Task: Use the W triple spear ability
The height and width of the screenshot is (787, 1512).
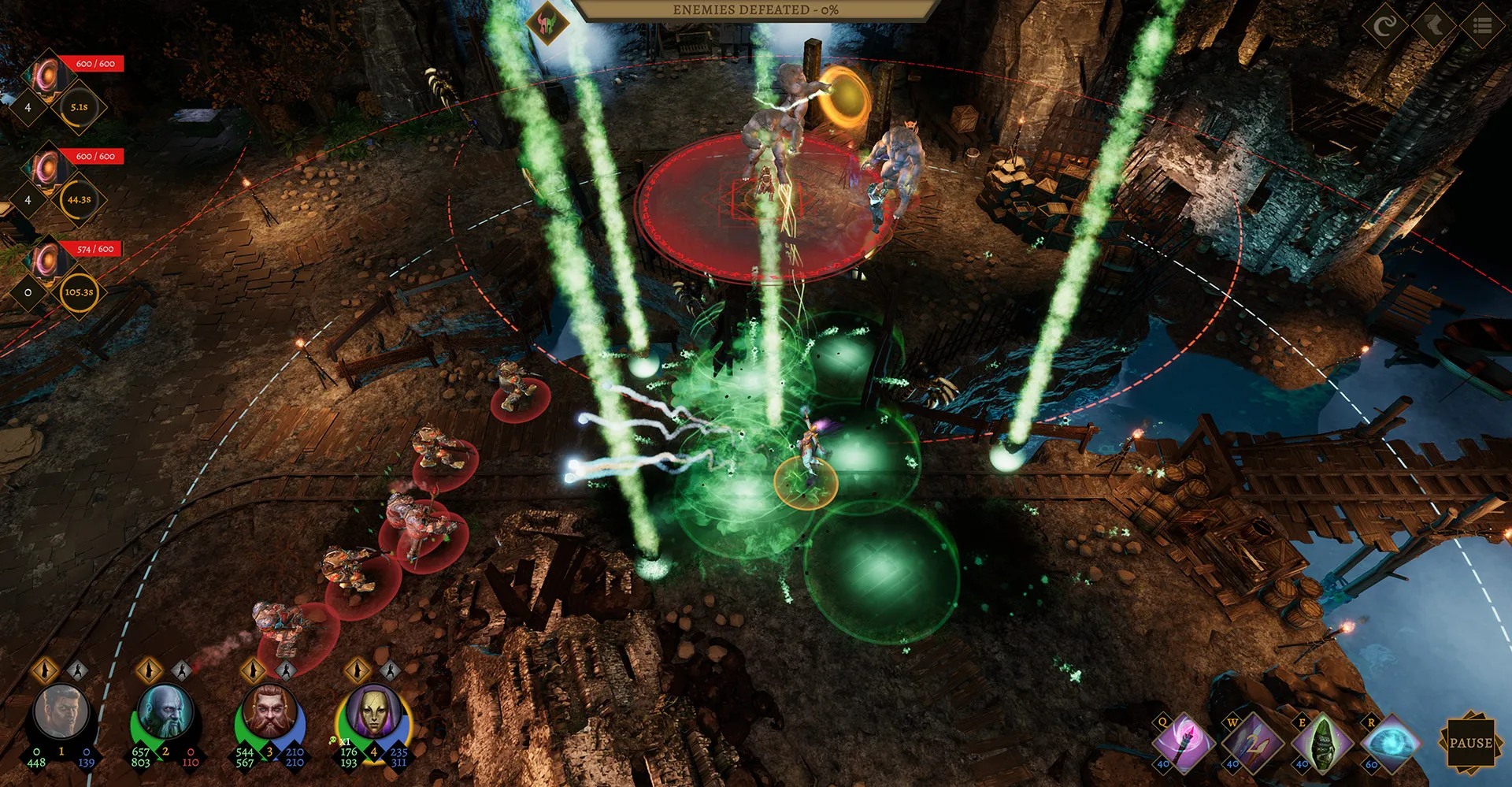Action: pyautogui.click(x=1252, y=742)
